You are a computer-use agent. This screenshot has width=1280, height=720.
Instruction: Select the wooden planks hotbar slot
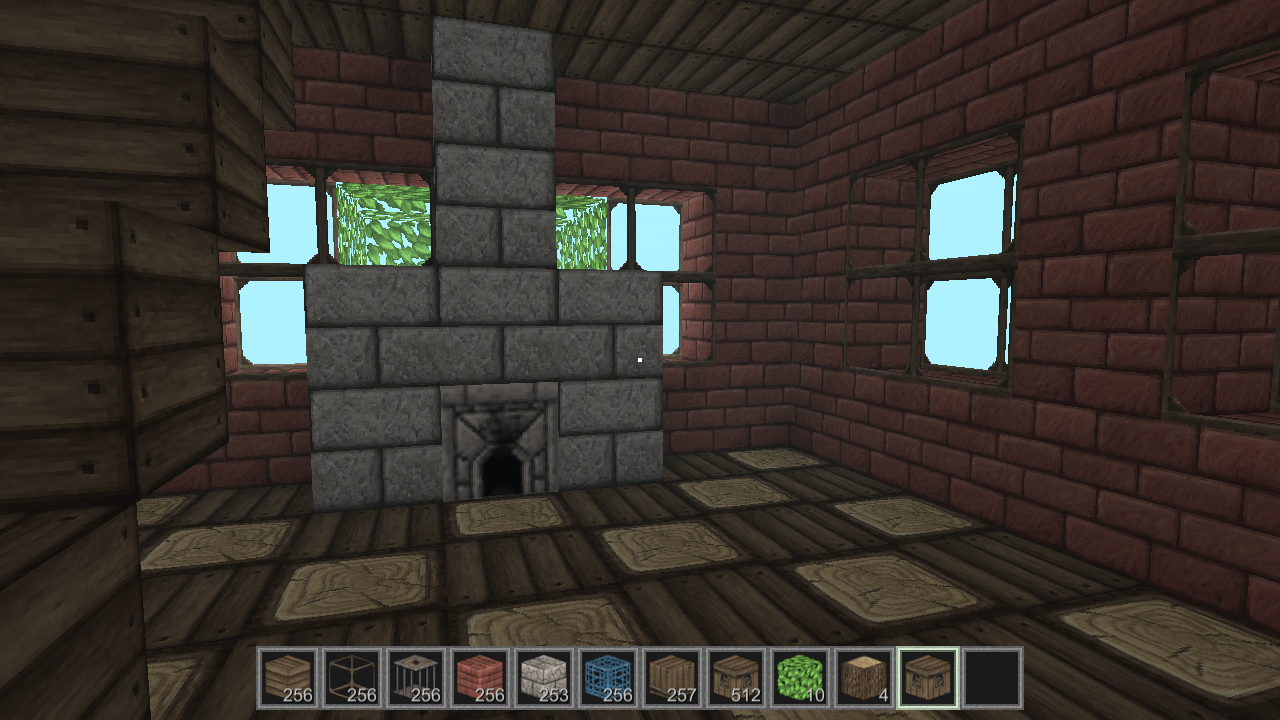(288, 680)
